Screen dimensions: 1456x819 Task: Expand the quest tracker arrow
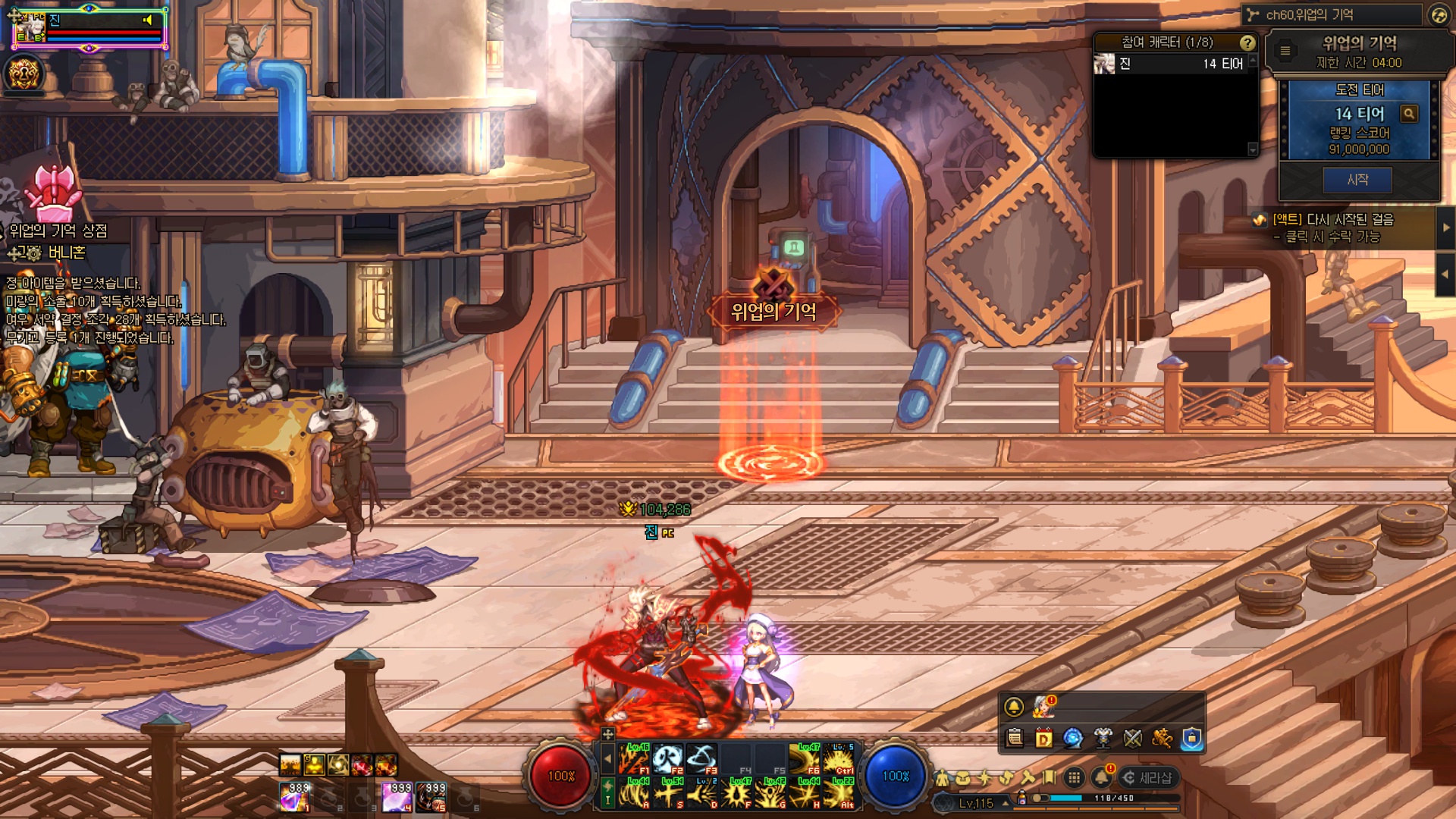click(1445, 227)
